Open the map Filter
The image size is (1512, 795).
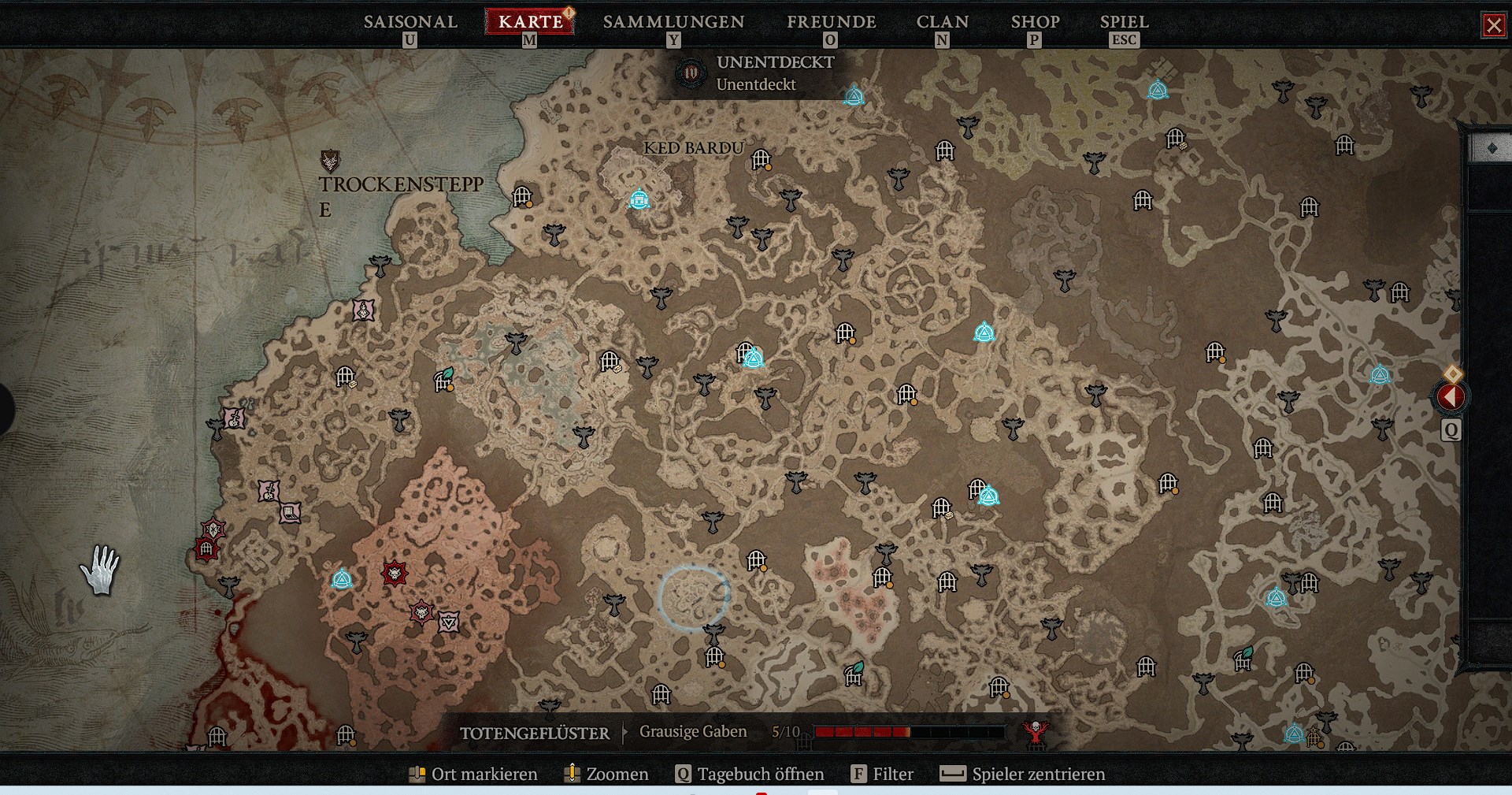[x=883, y=774]
